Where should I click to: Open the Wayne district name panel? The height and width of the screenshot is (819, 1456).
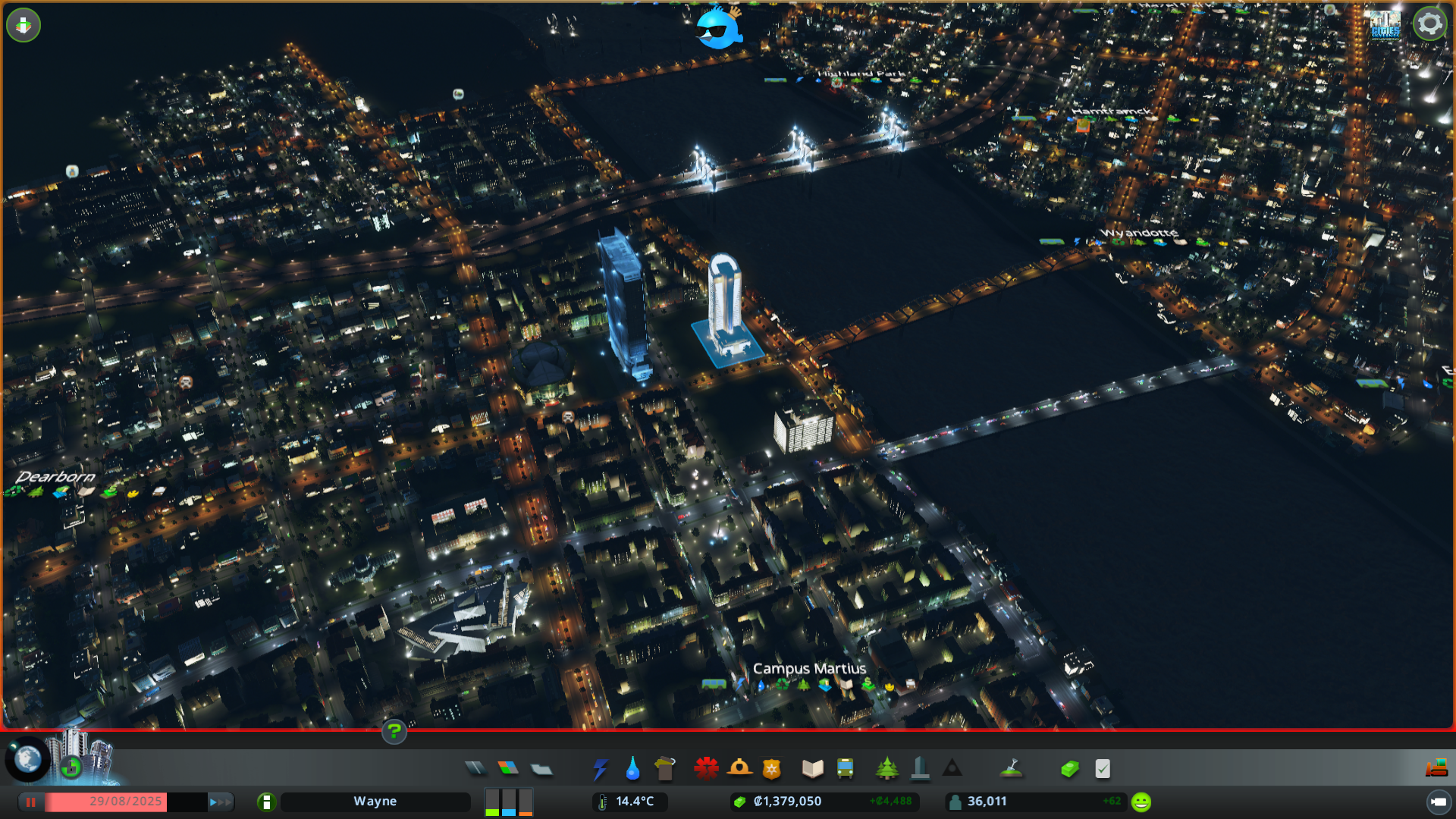pyautogui.click(x=376, y=801)
